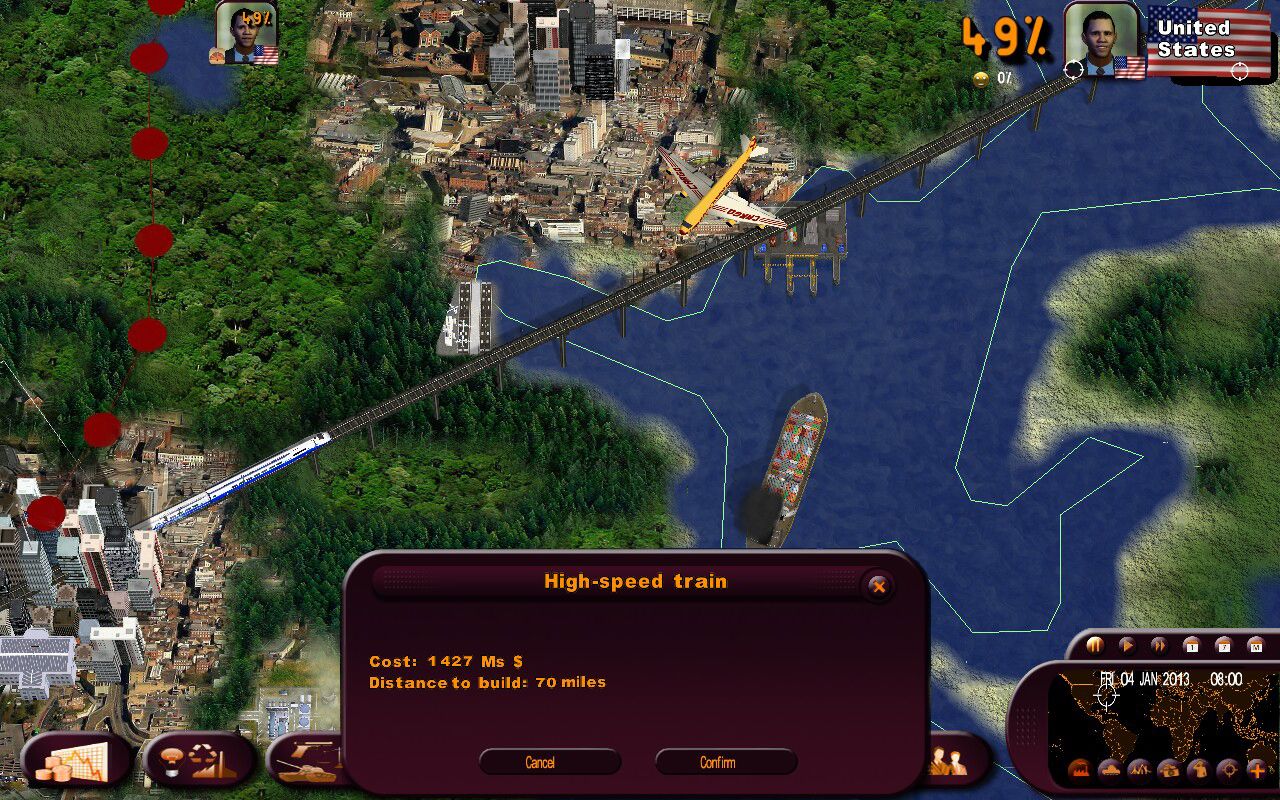Click the orange plus zoom icon
Screen dimensions: 1280x800
tap(1258, 770)
